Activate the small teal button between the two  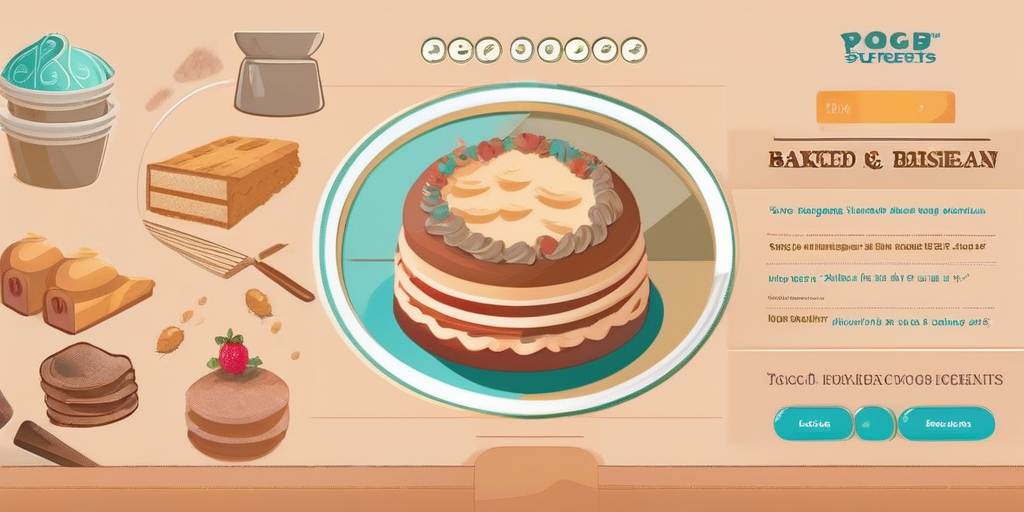(875, 423)
